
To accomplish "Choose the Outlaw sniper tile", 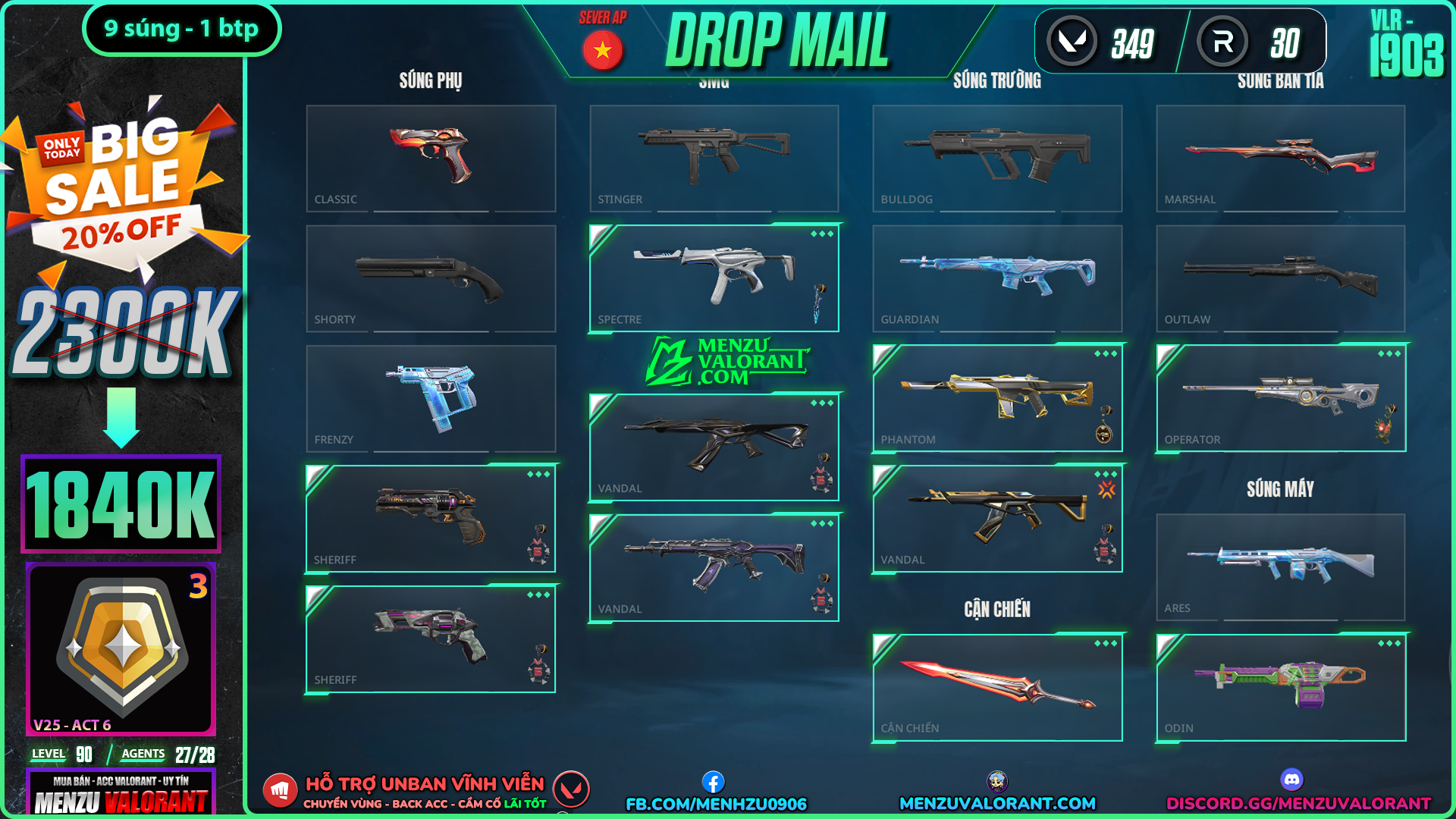I will point(1280,278).
